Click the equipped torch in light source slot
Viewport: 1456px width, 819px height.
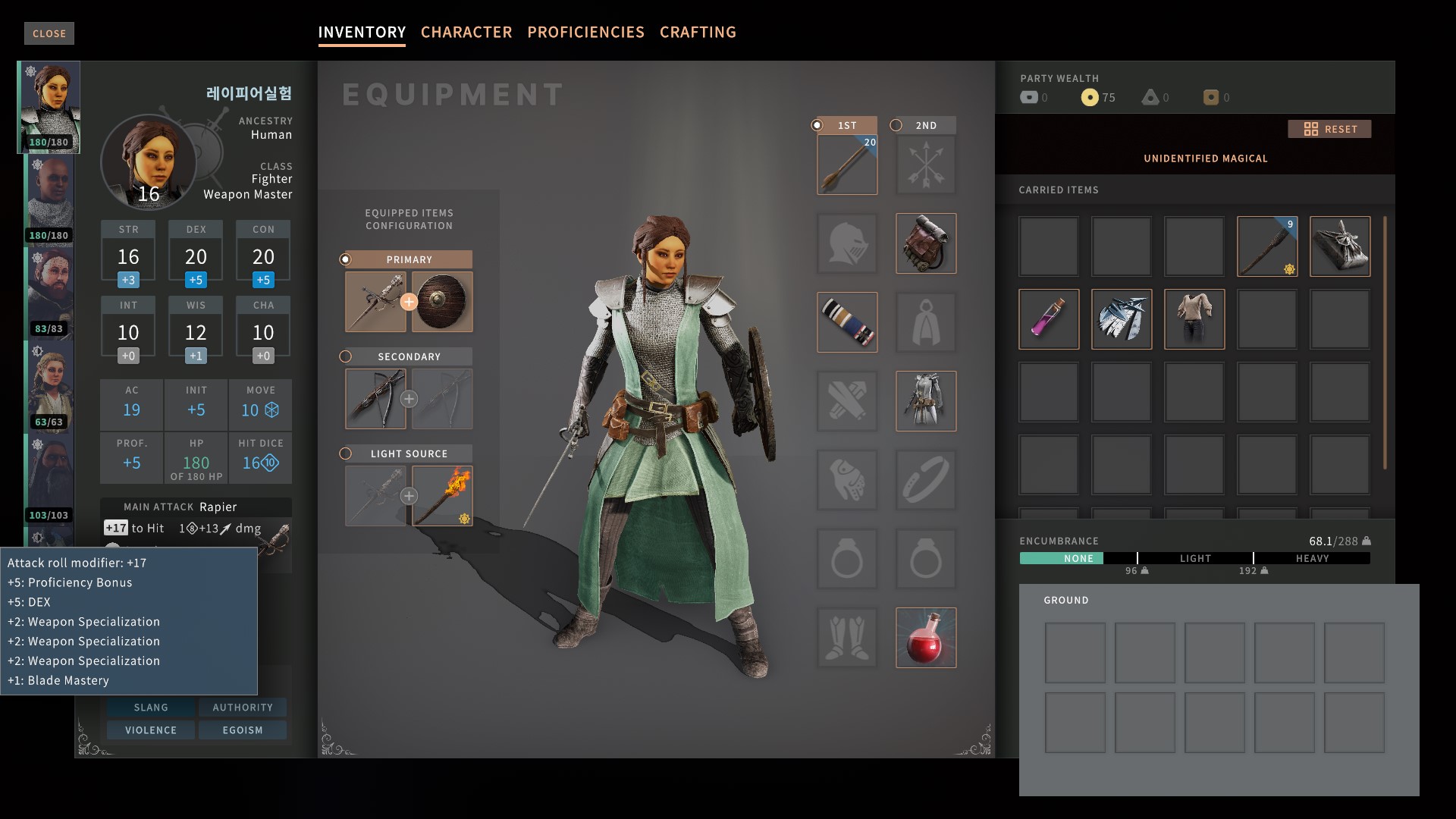pyautogui.click(x=444, y=495)
